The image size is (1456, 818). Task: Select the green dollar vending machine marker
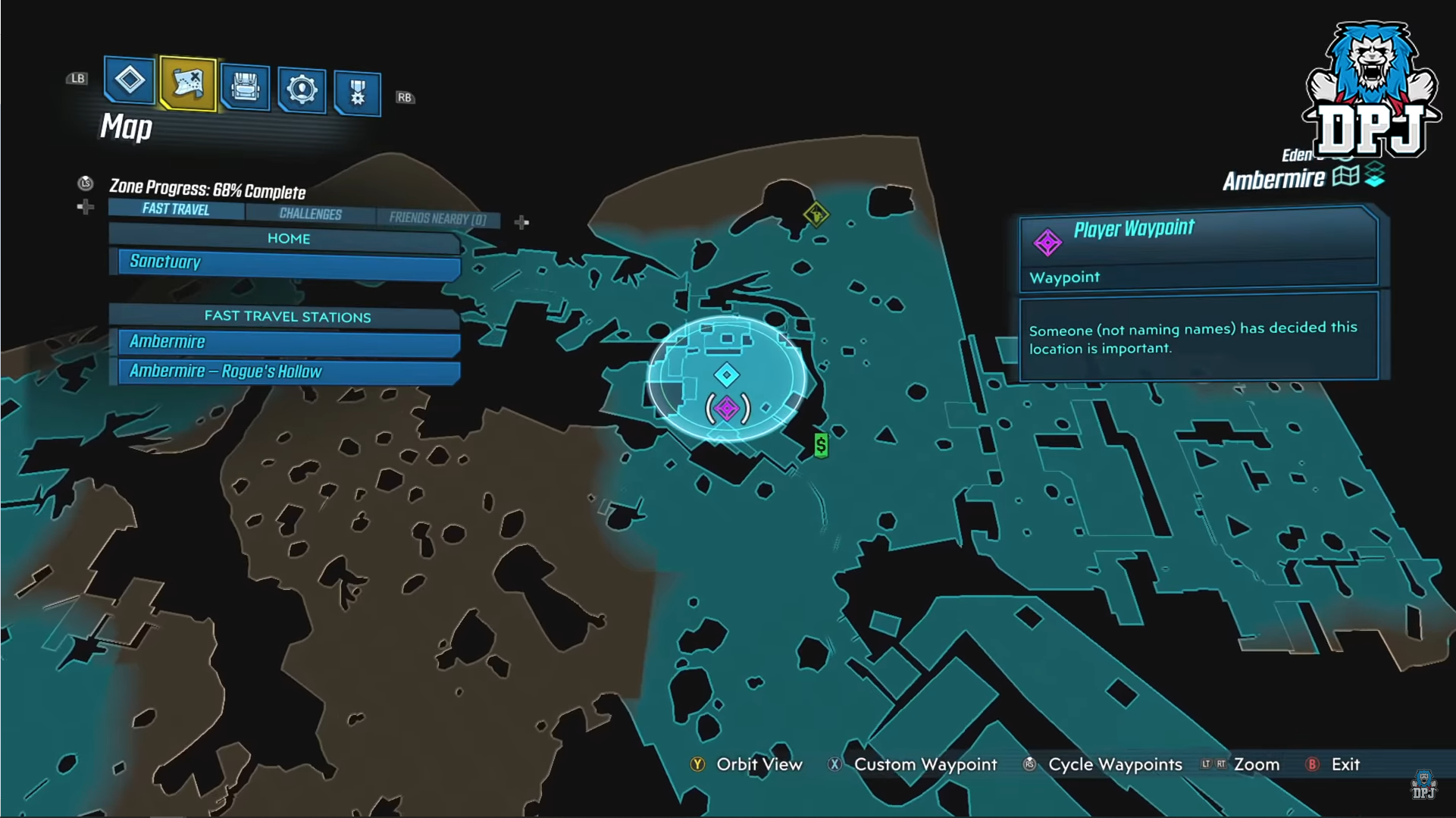click(x=821, y=445)
